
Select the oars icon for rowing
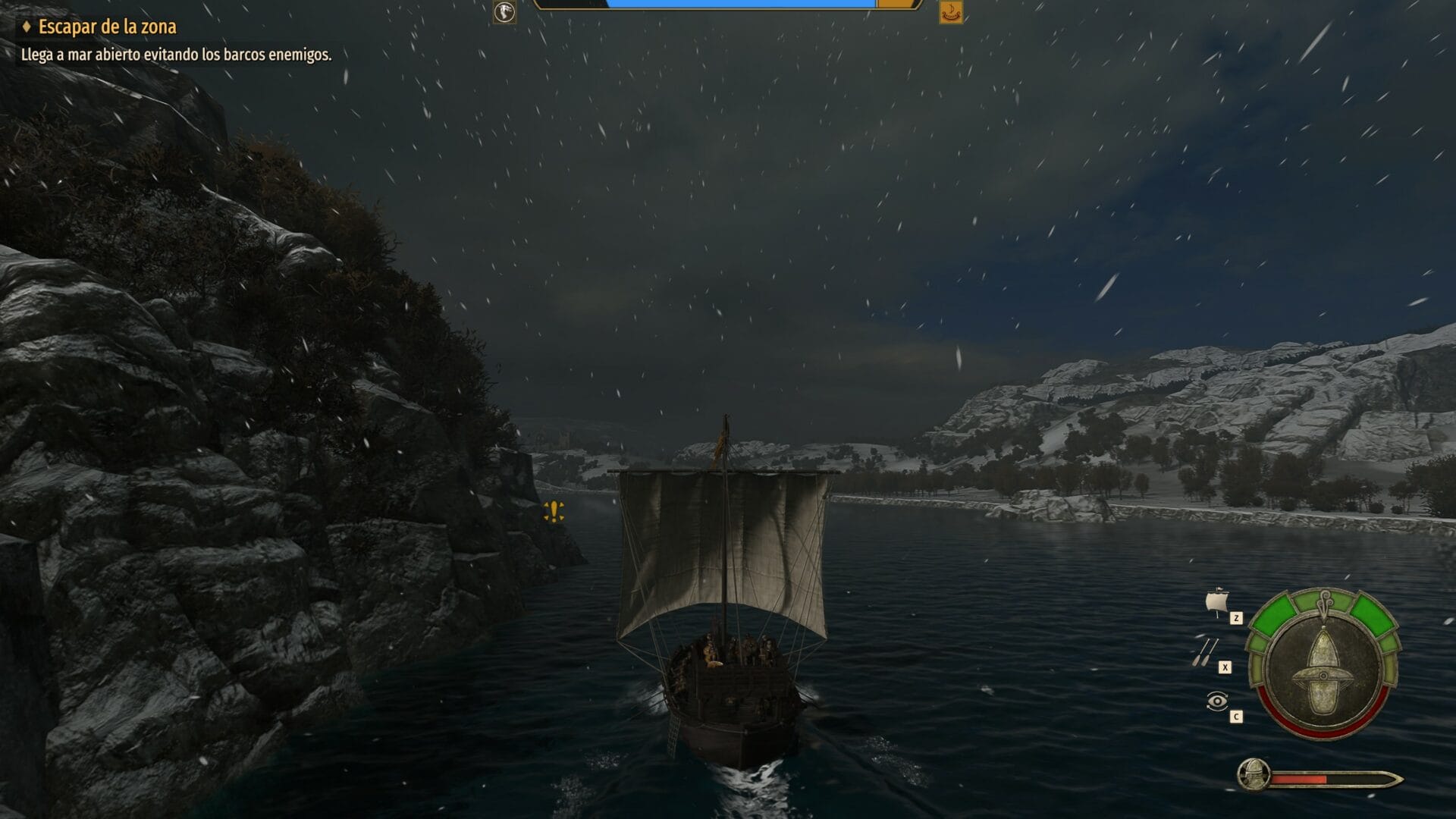coord(1206,652)
